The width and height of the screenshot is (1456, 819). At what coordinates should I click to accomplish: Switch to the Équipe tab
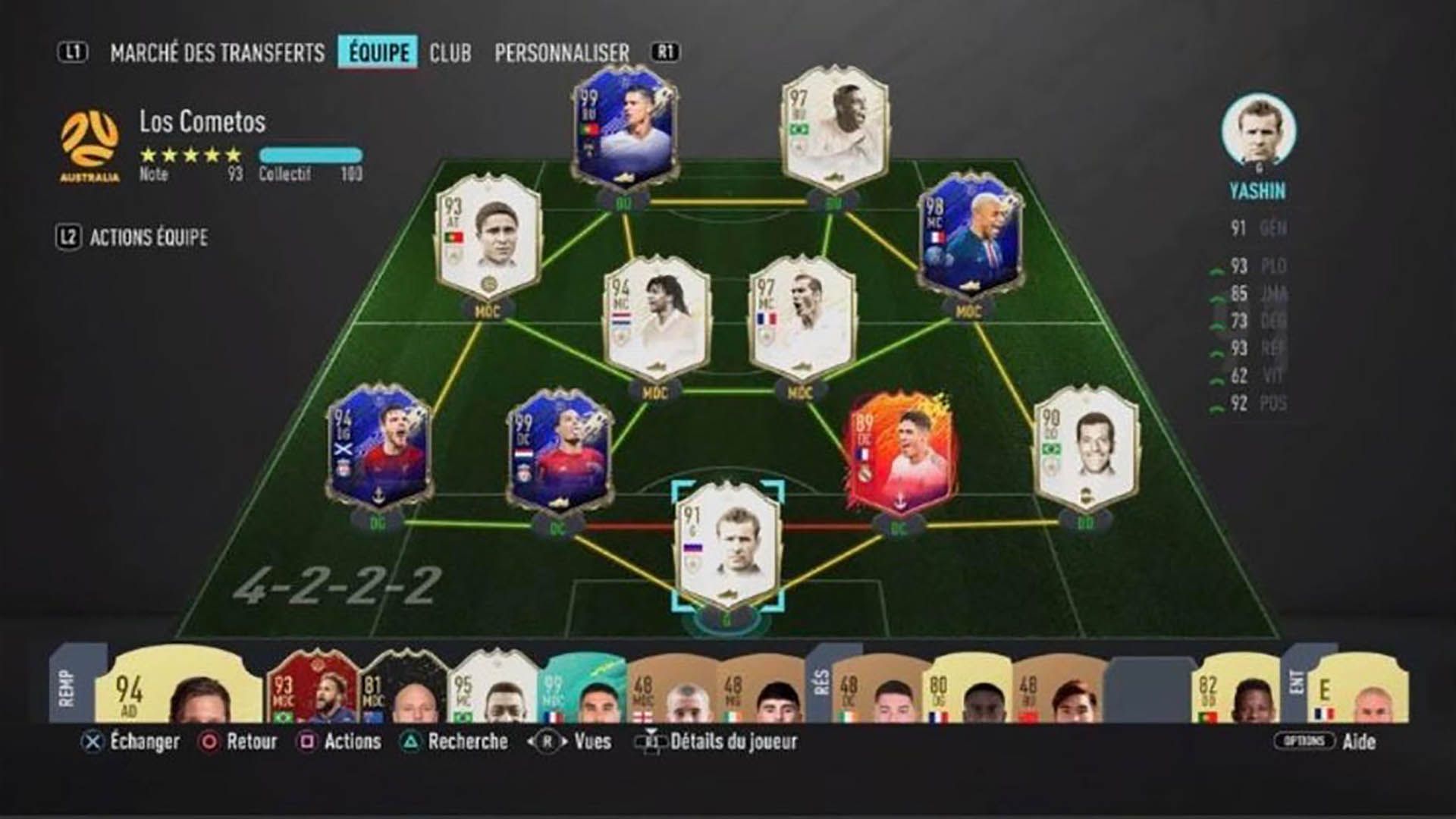(377, 53)
